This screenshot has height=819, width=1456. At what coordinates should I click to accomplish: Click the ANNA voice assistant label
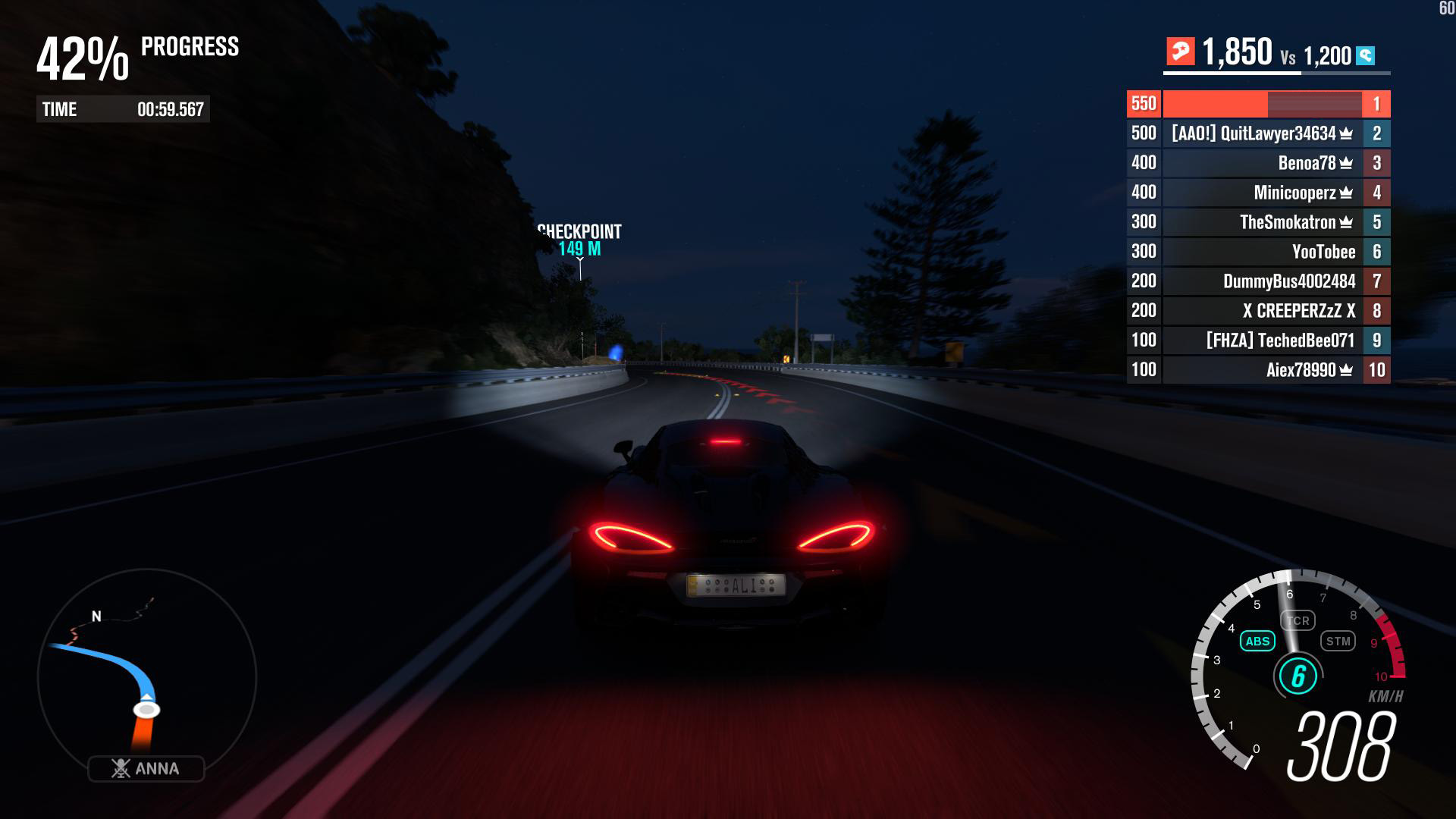(x=146, y=768)
